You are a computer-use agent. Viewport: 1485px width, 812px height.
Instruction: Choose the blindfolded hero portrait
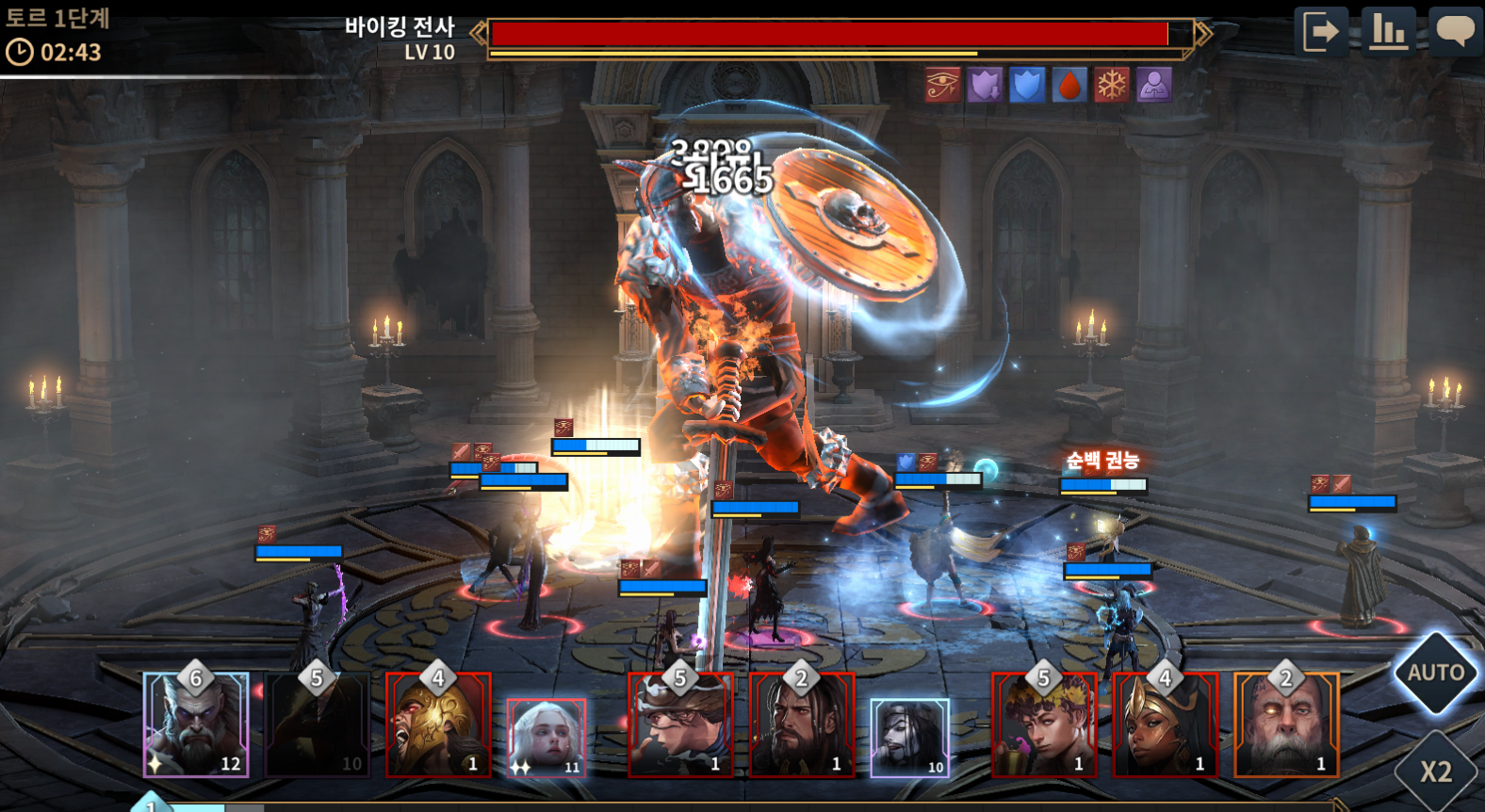680,725
